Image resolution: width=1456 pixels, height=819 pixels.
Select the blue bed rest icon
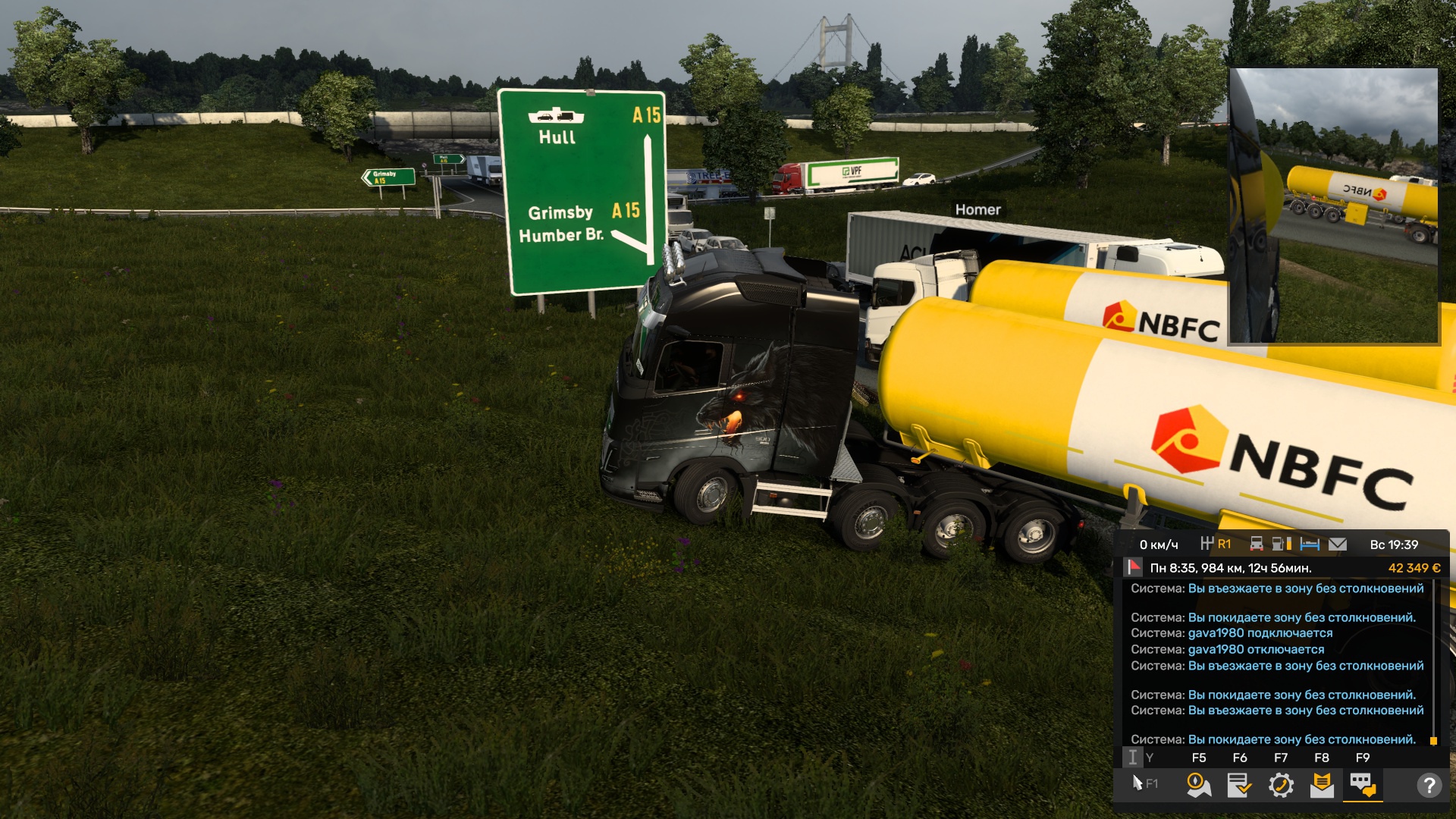(x=1310, y=544)
